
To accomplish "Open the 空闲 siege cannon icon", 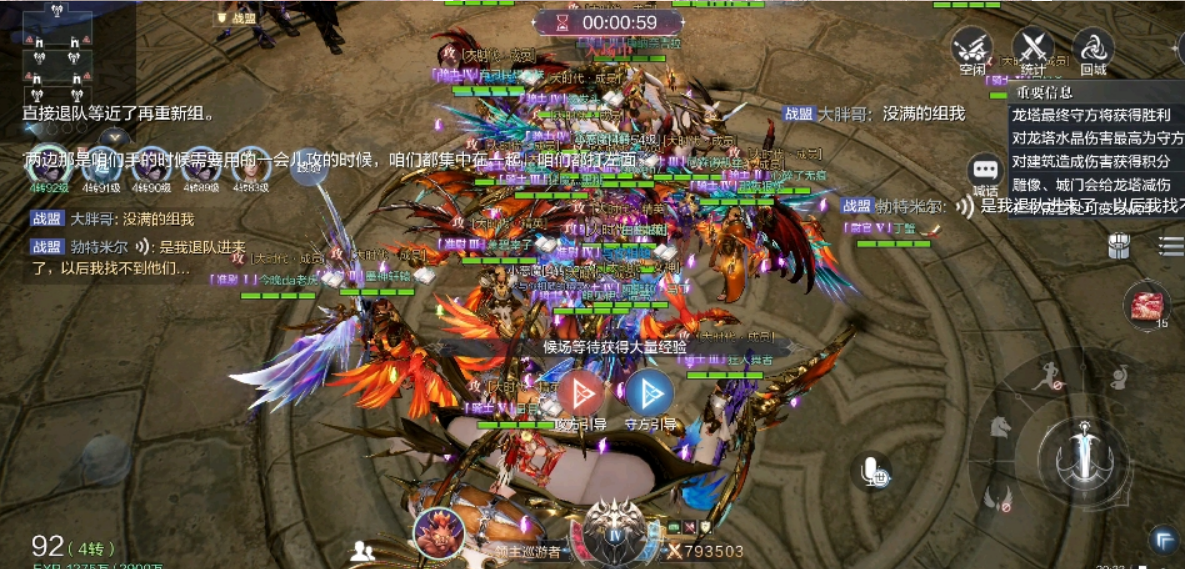I will [x=971, y=47].
